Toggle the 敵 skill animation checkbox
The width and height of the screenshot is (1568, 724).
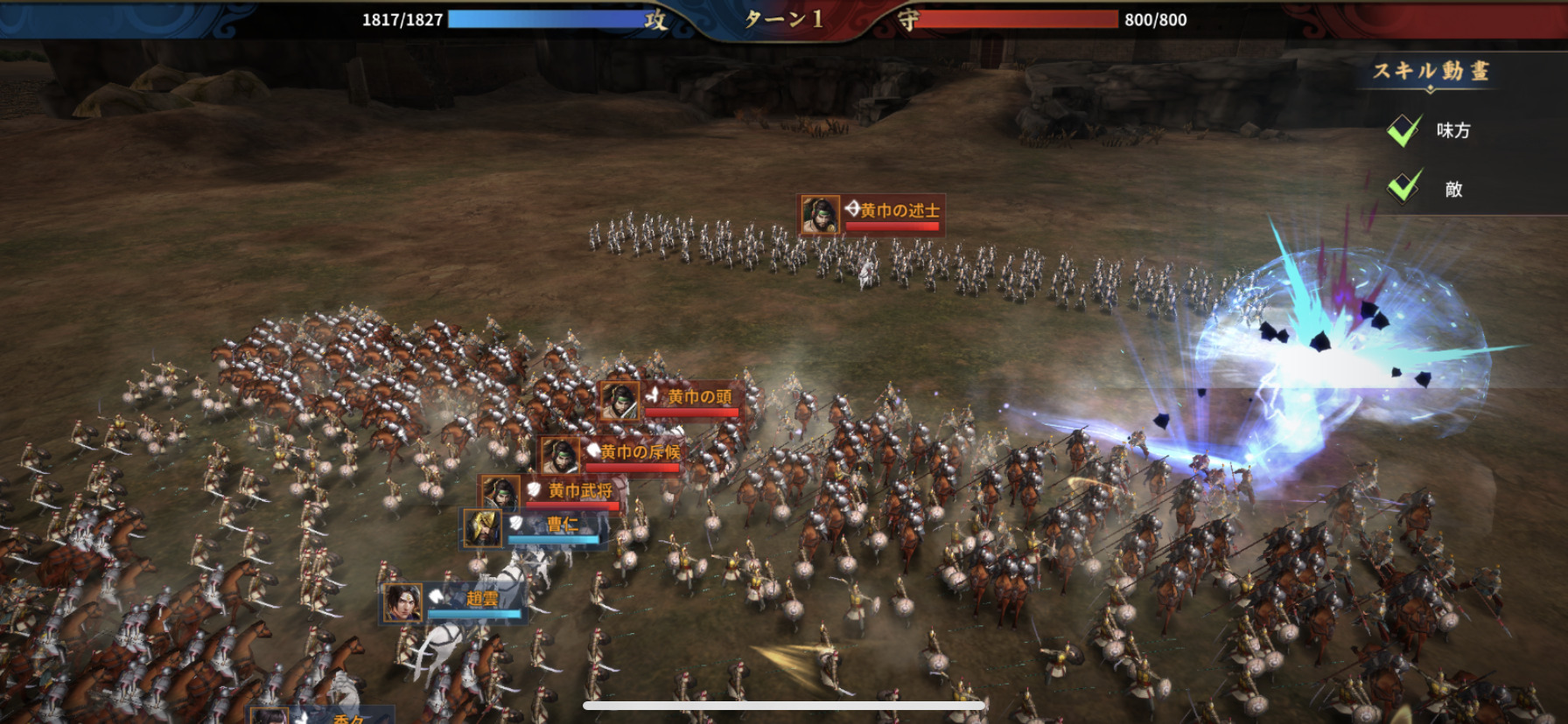click(1404, 187)
